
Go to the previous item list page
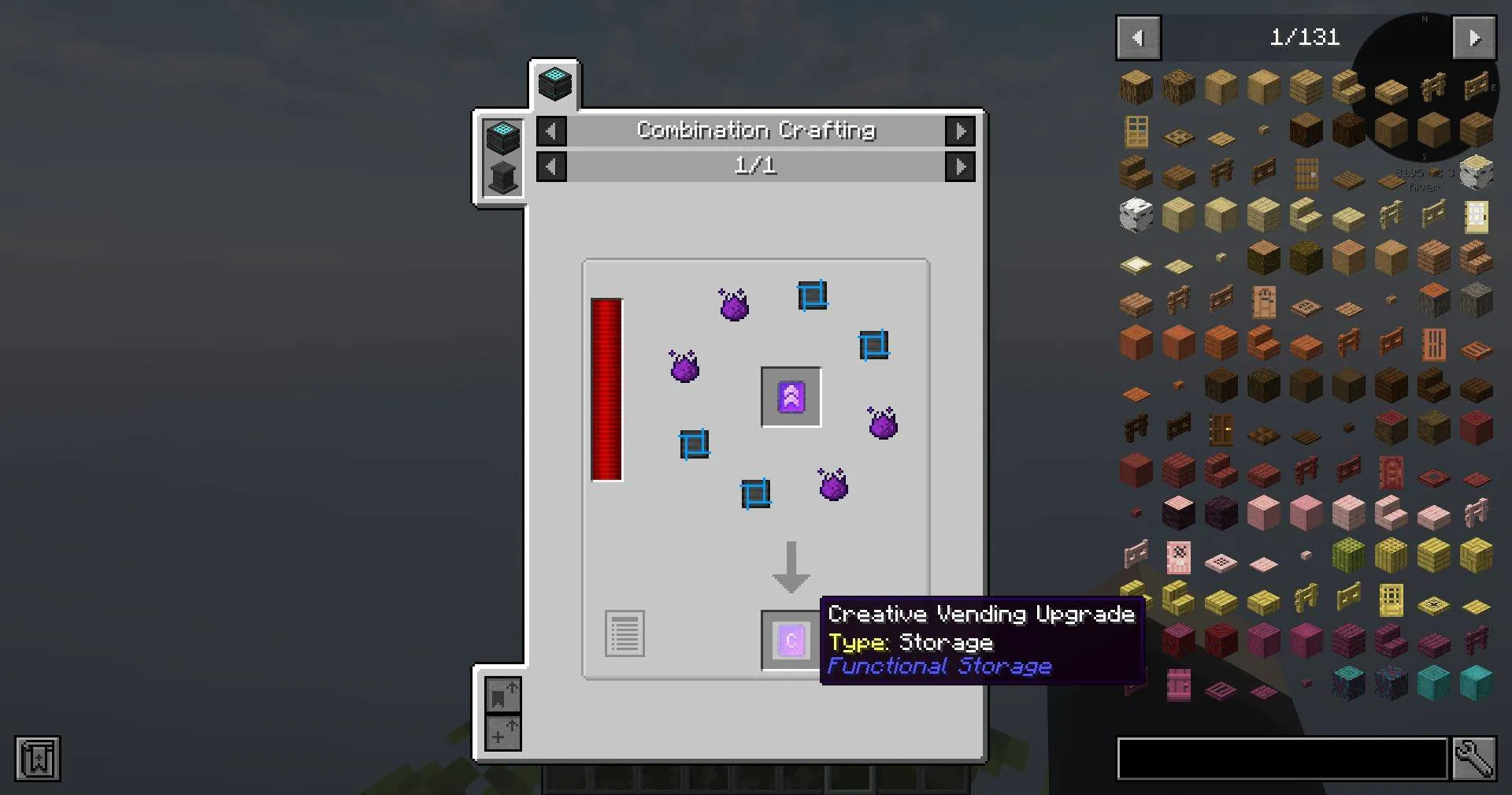(1137, 37)
